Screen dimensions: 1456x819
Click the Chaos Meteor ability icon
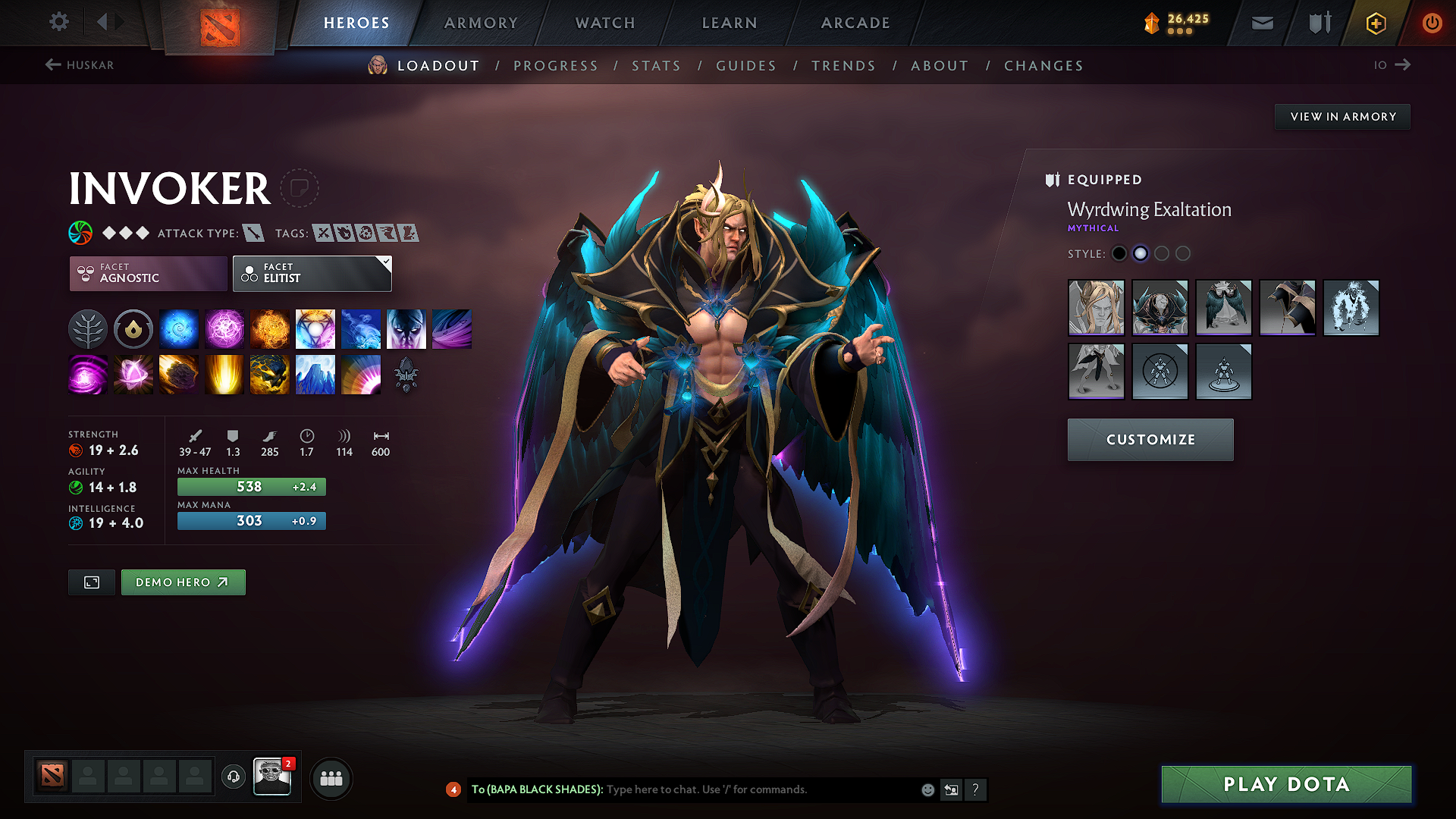[x=179, y=374]
